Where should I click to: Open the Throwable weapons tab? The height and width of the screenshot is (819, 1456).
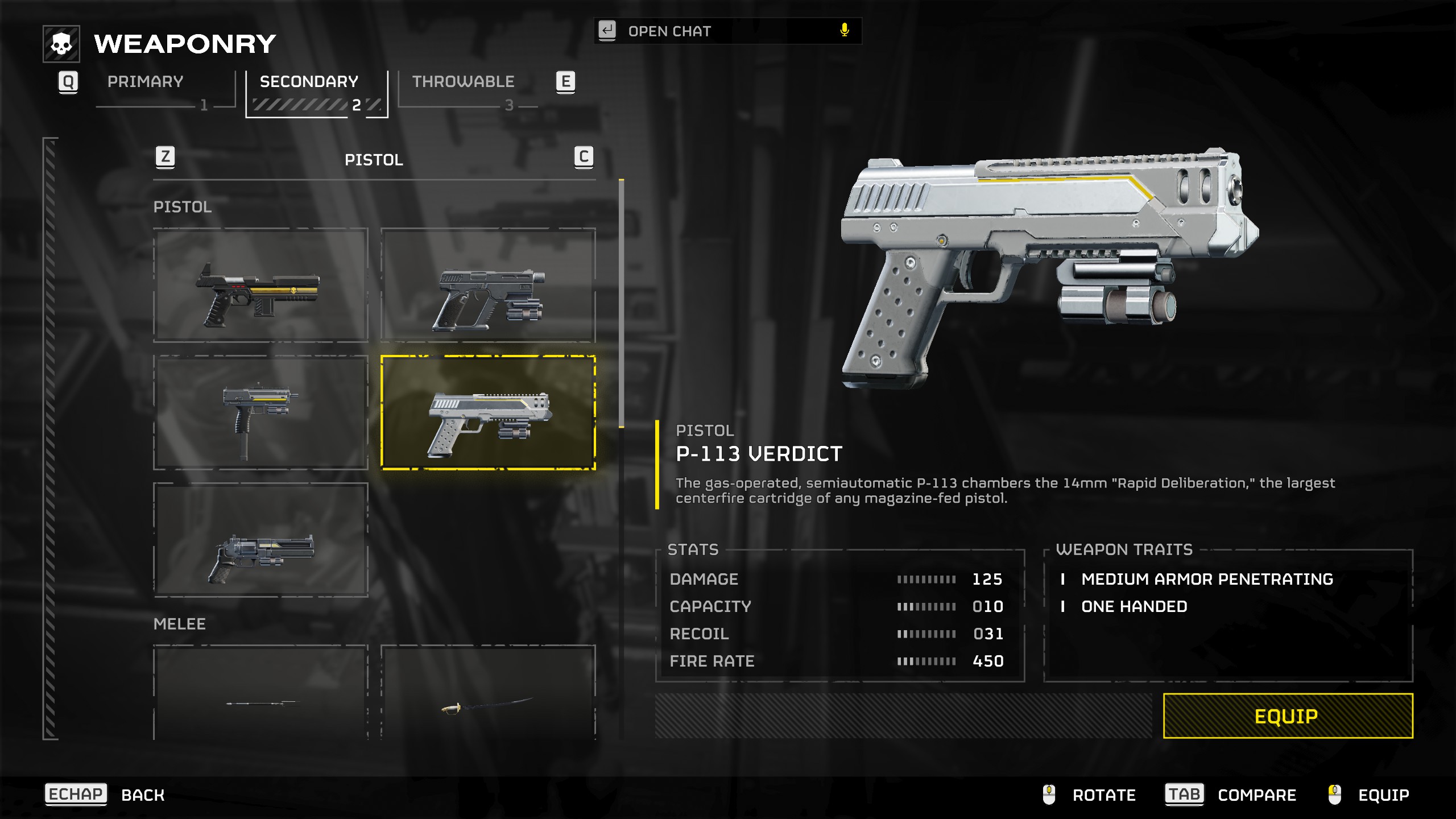(463, 82)
